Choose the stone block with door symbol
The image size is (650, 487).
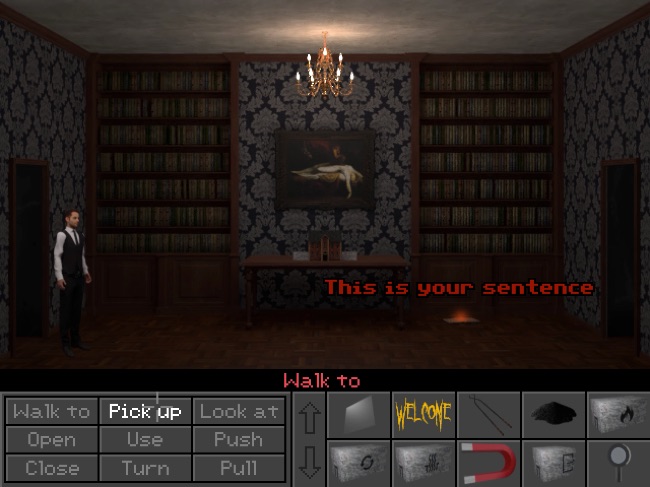tap(551, 461)
